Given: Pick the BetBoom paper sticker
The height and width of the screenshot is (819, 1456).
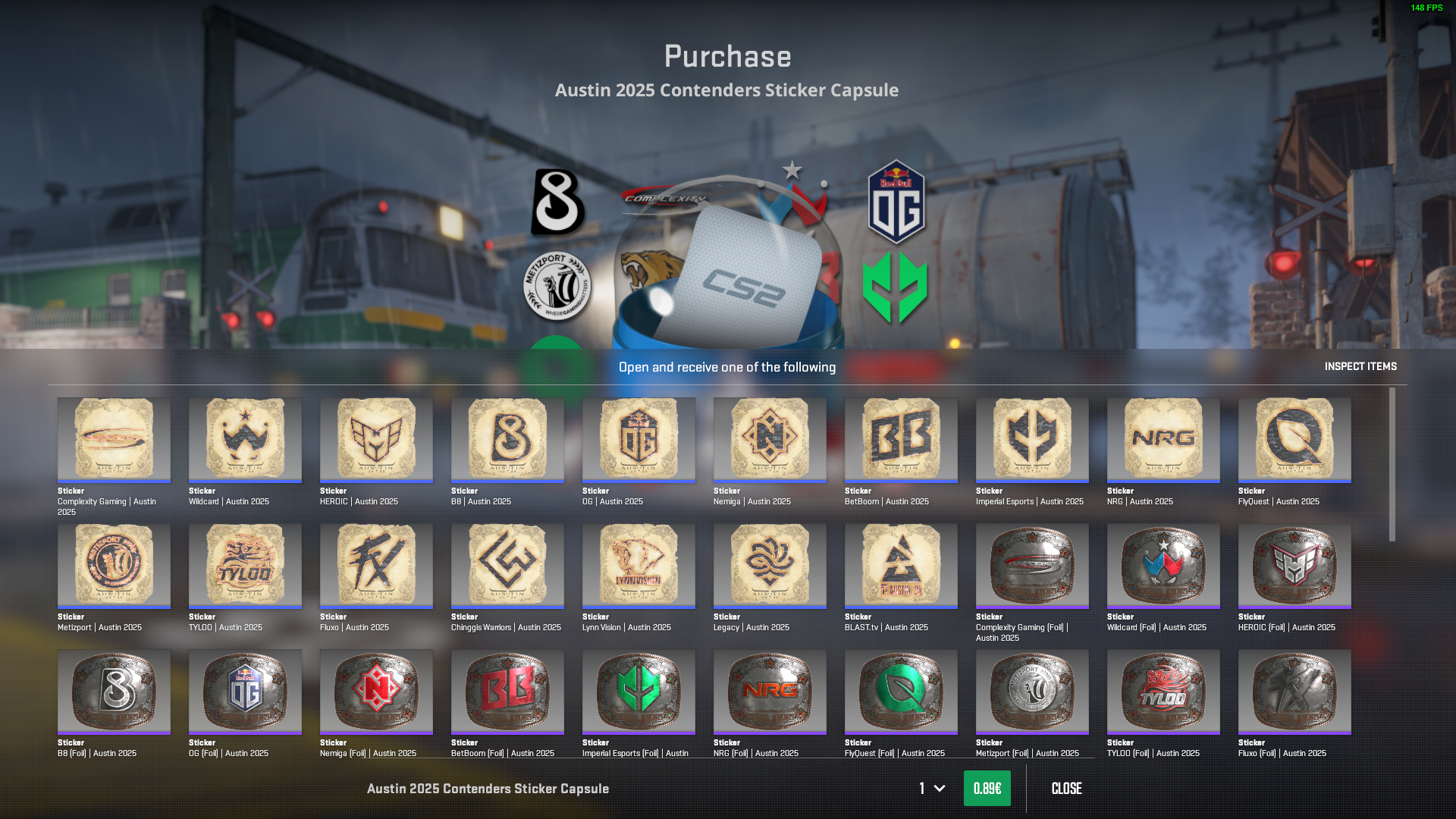Looking at the screenshot, I should (901, 439).
